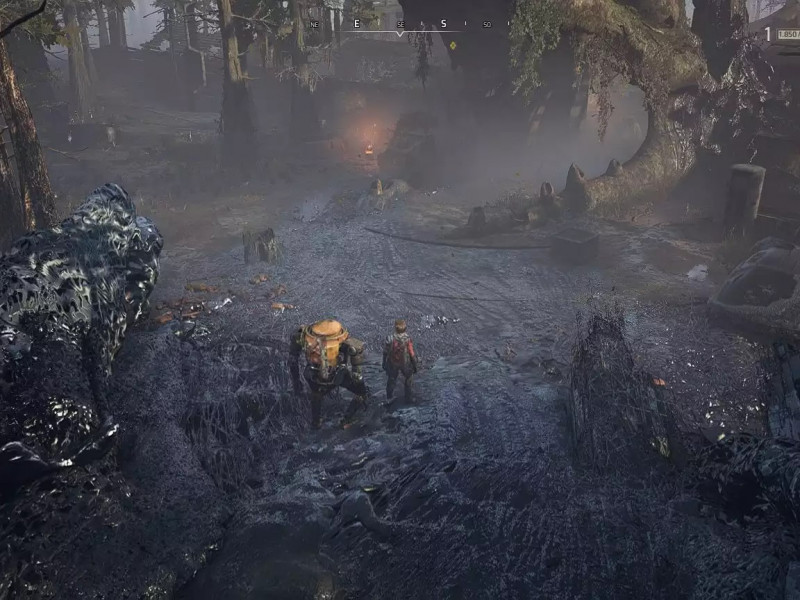This screenshot has height=600, width=800.
Task: Select the yellow objective marker under the compass
Action: coord(454,44)
